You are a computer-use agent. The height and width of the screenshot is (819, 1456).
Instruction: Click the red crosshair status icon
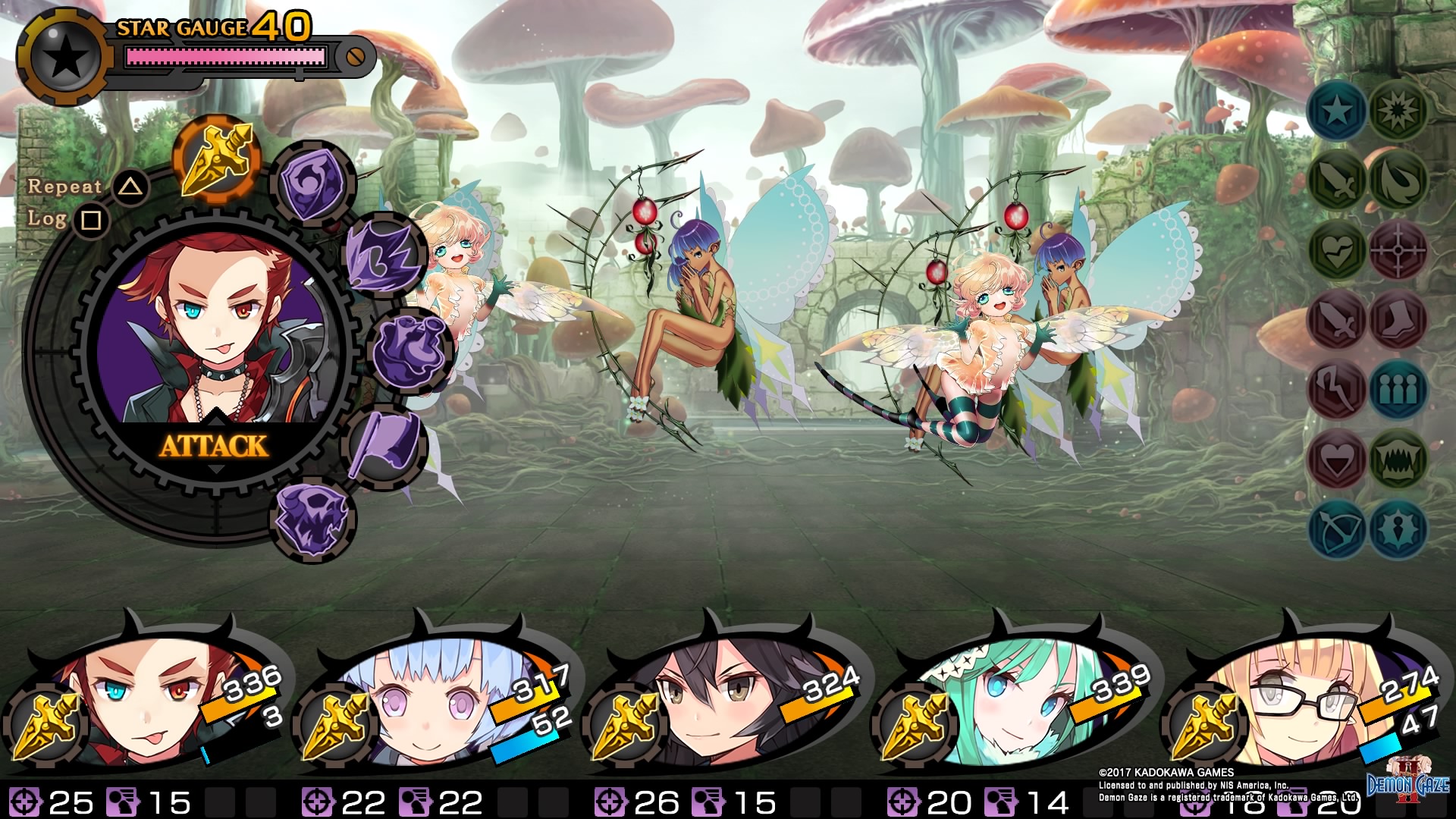point(1398,250)
